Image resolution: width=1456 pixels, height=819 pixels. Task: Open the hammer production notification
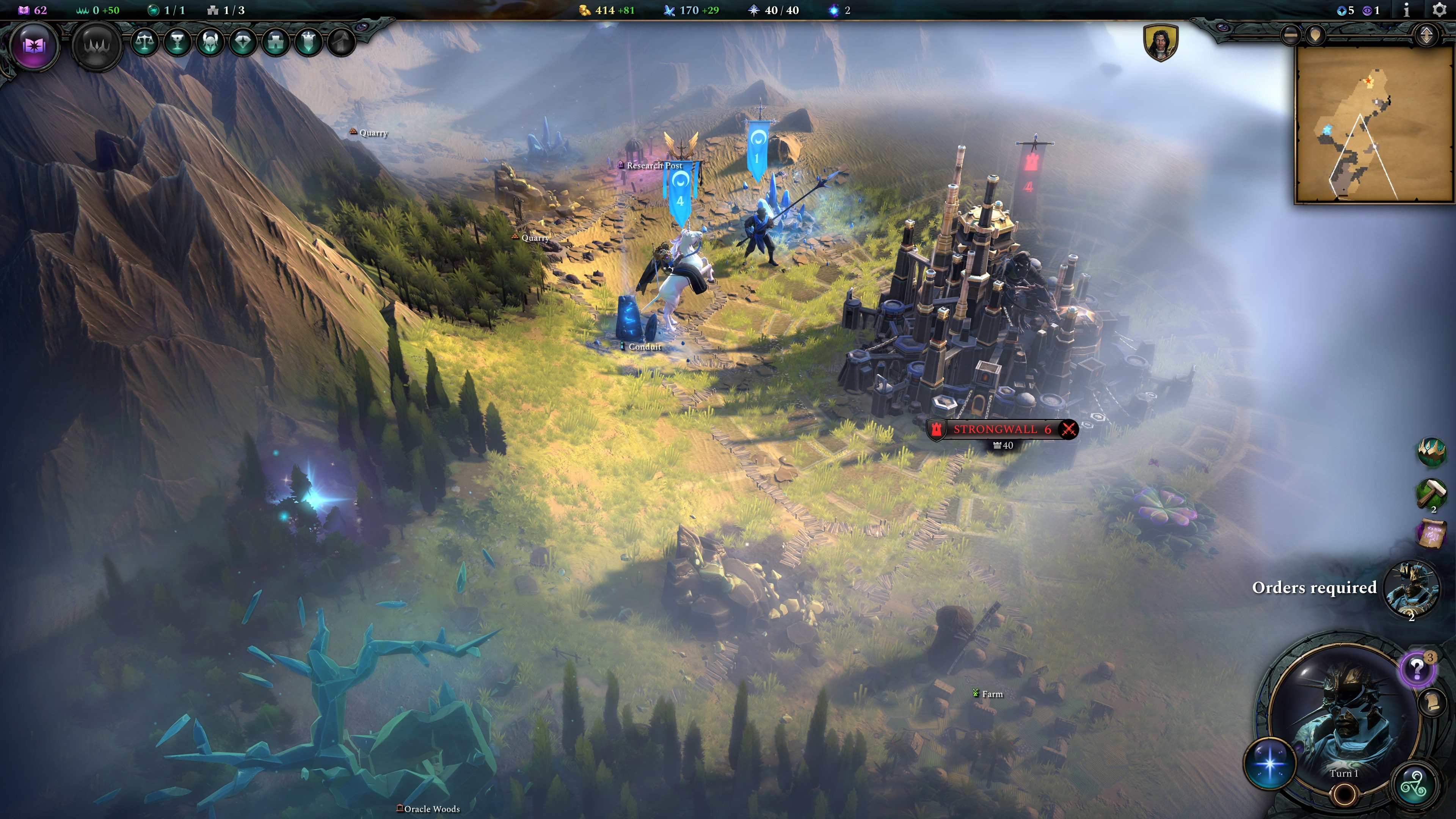pyautogui.click(x=1431, y=493)
